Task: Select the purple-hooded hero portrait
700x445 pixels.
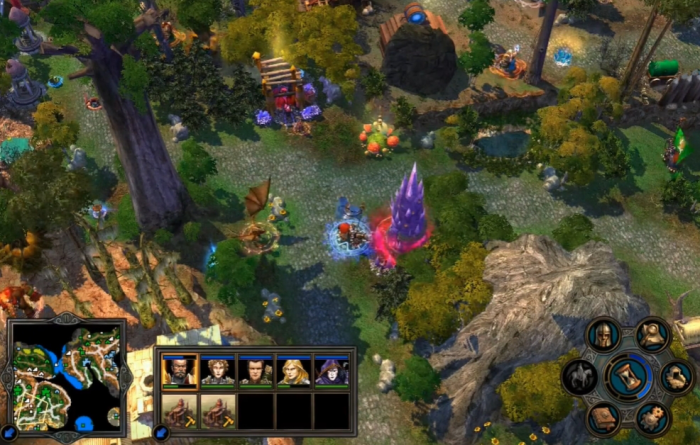Action: coord(331,371)
